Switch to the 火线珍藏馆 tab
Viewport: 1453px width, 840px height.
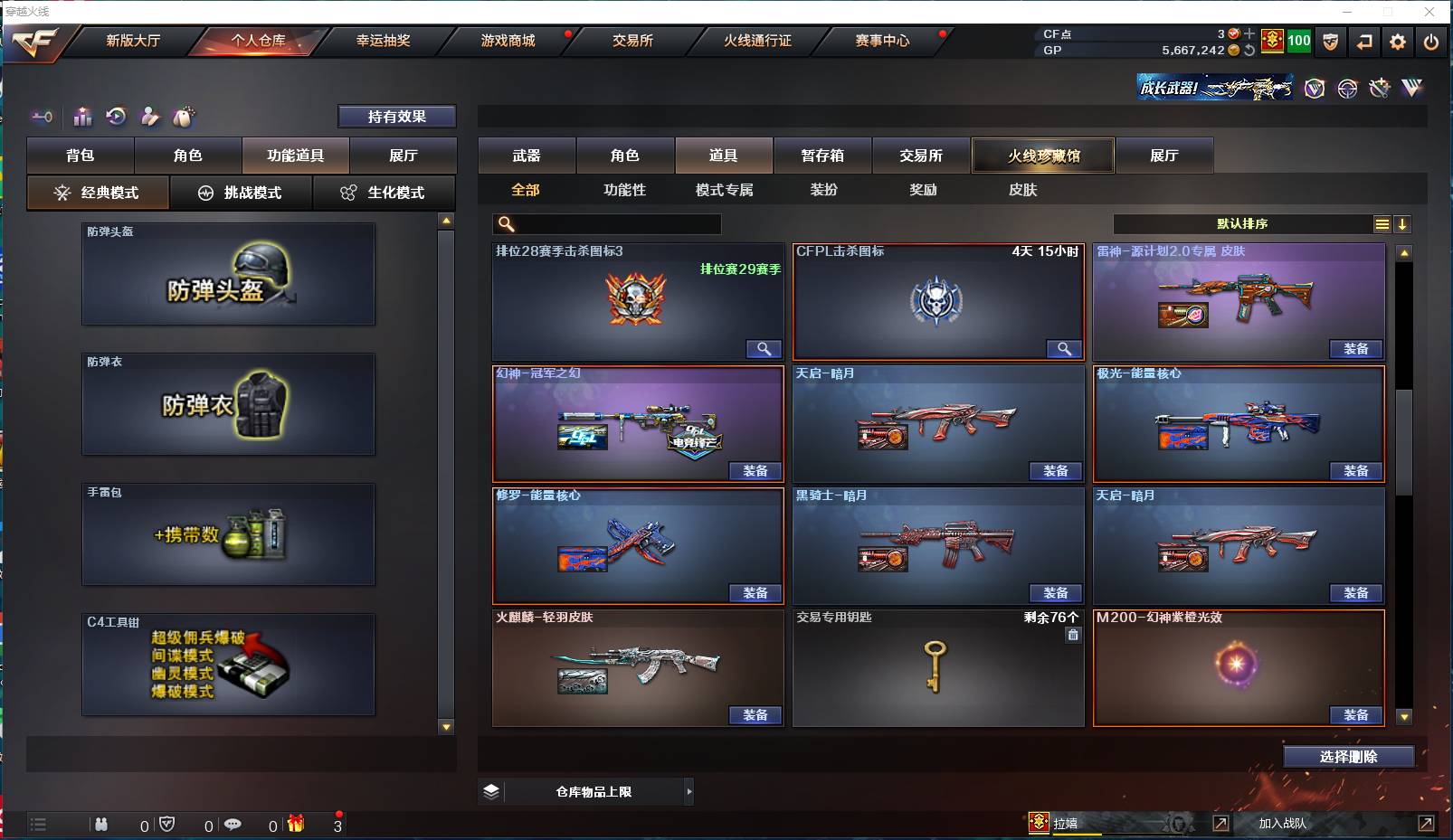click(1043, 155)
